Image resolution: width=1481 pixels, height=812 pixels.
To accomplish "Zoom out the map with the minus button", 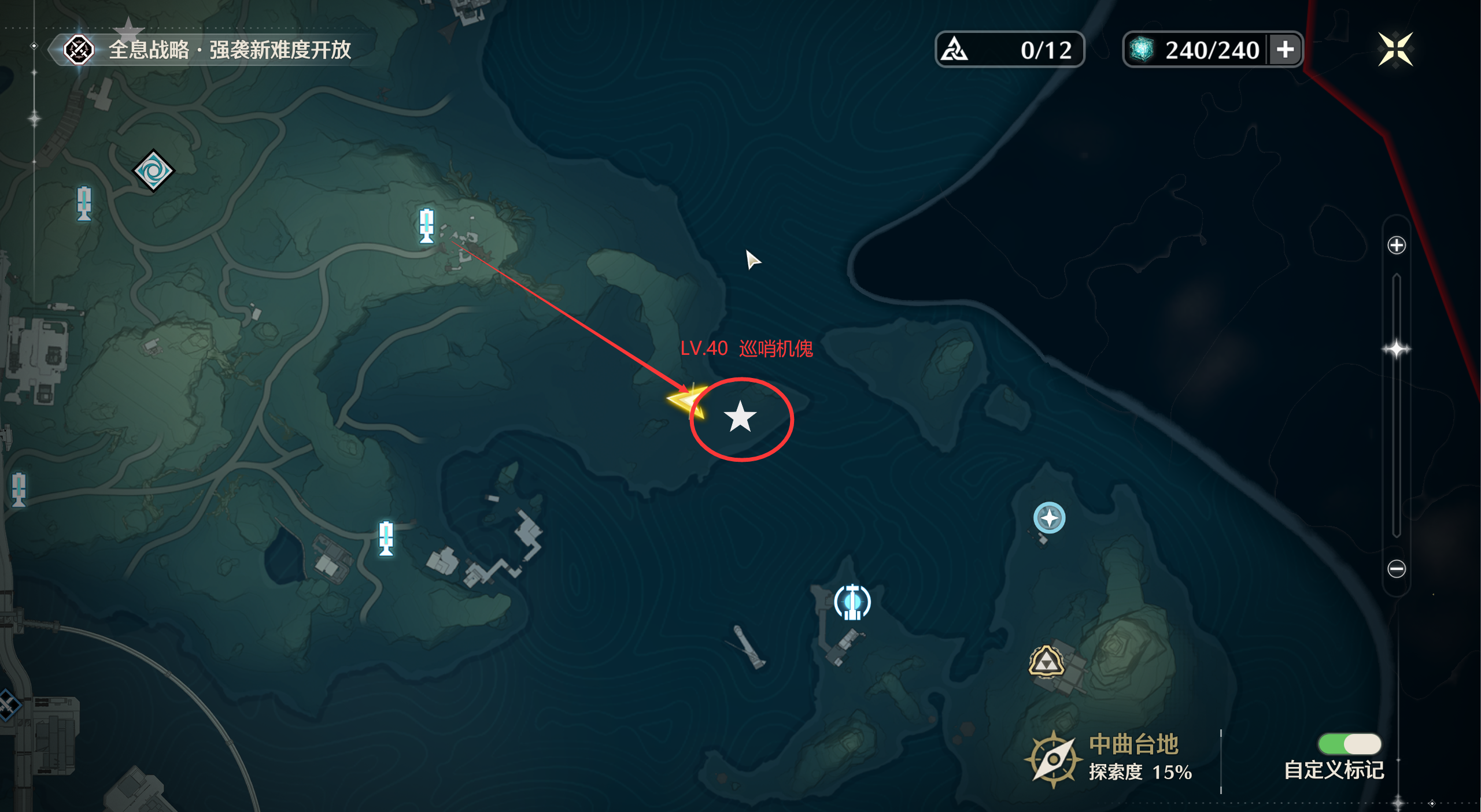I will click(x=1396, y=569).
